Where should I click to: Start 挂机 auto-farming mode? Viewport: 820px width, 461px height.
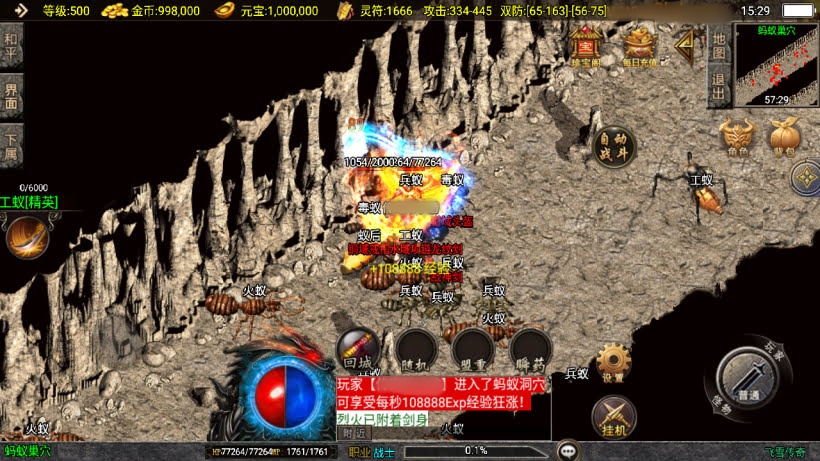point(613,416)
